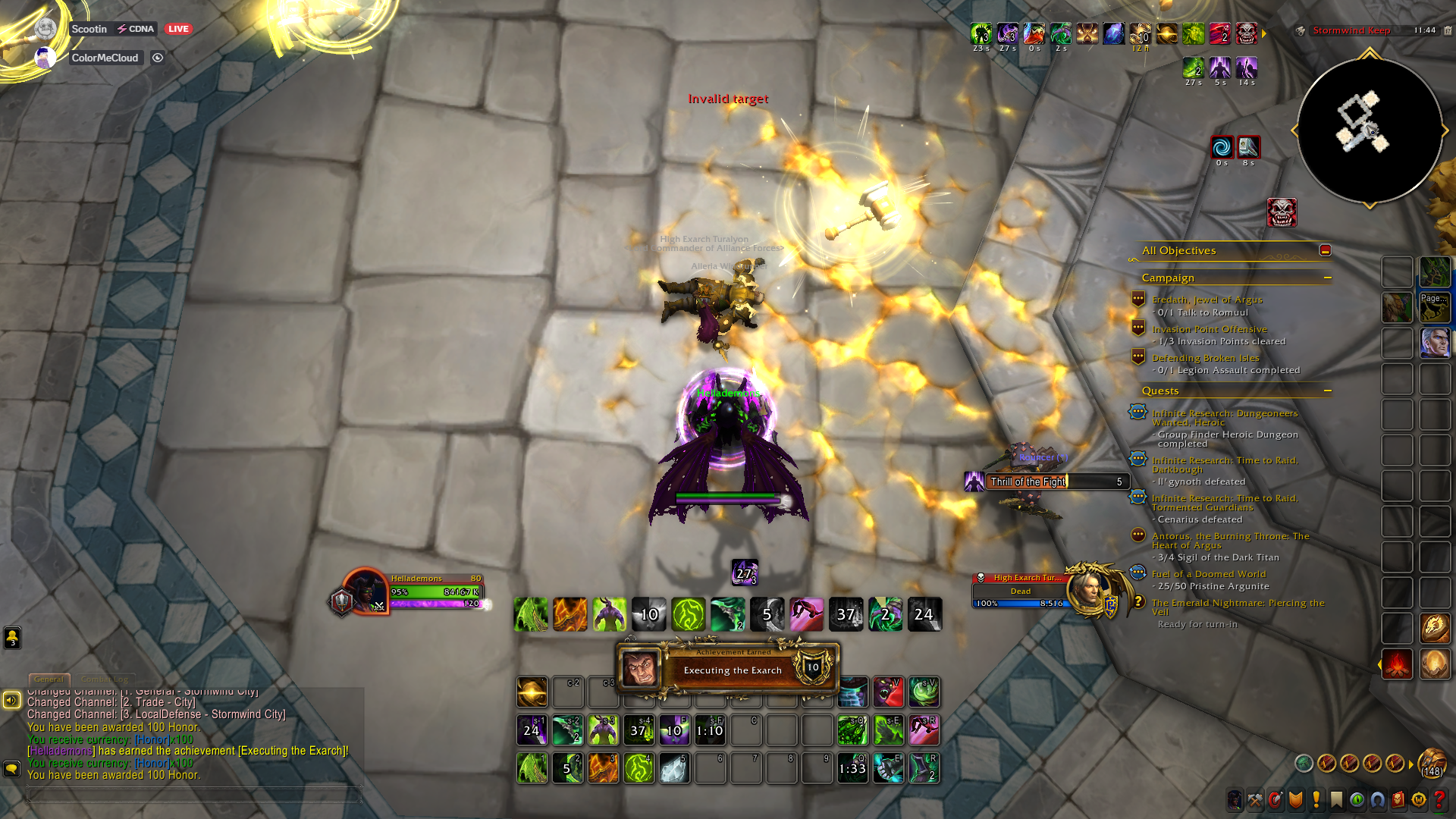This screenshot has width=1456, height=819.
Task: Open the red question mark help button
Action: (1439, 800)
